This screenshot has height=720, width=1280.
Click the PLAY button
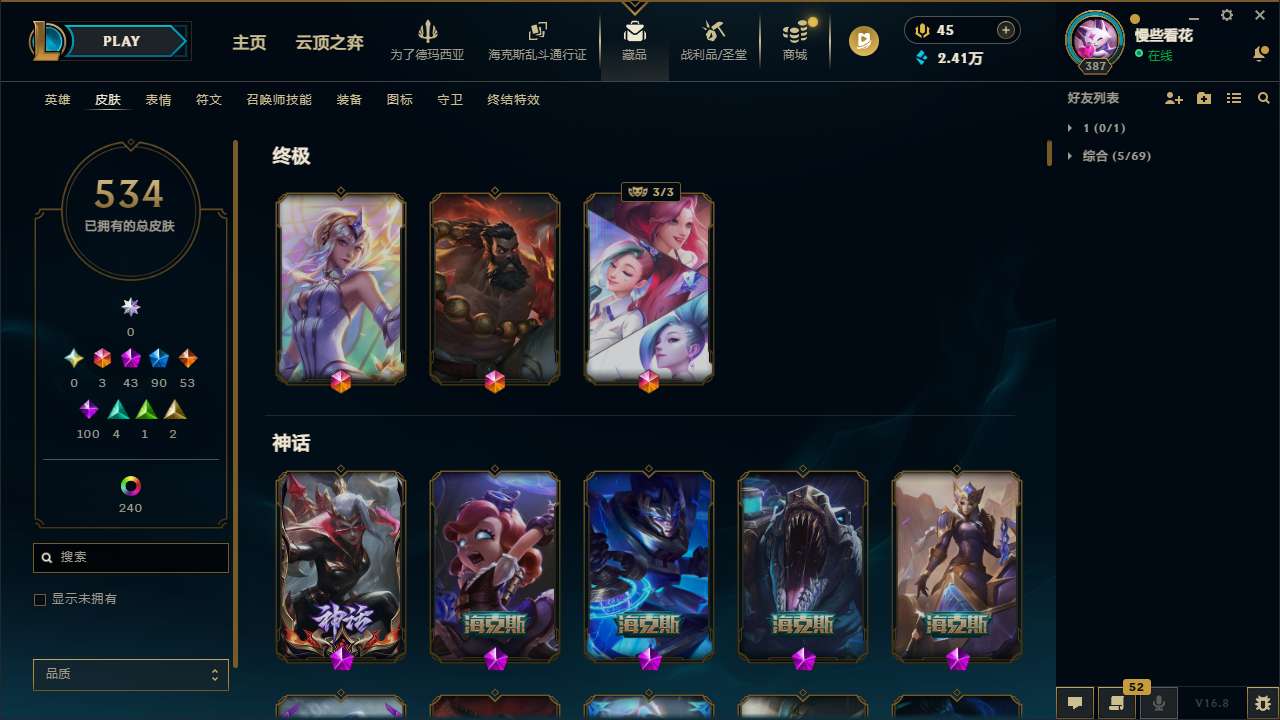pos(121,41)
